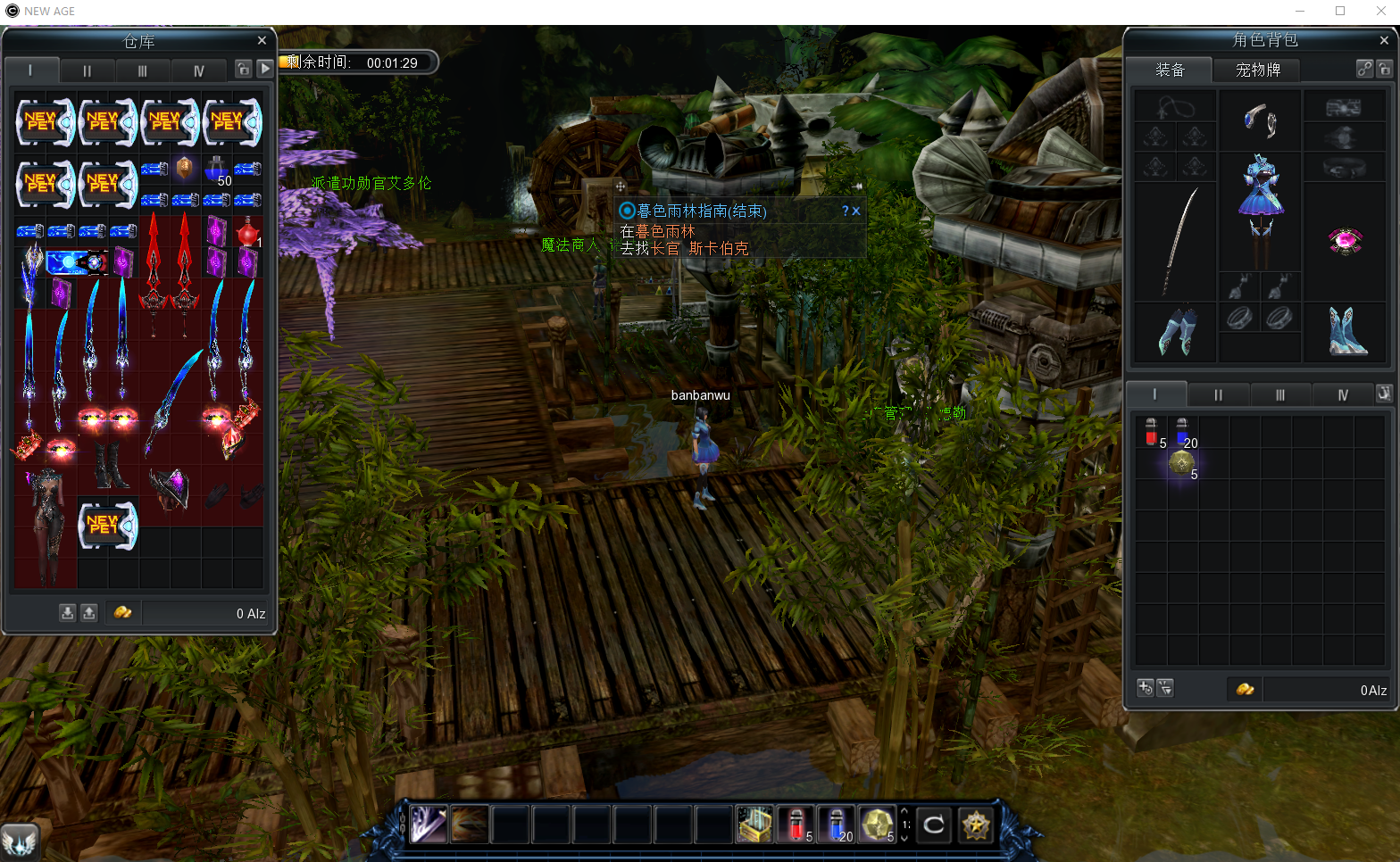The height and width of the screenshot is (862, 1400).
Task: Switch to the 宠物牌 tab
Action: point(1257,70)
